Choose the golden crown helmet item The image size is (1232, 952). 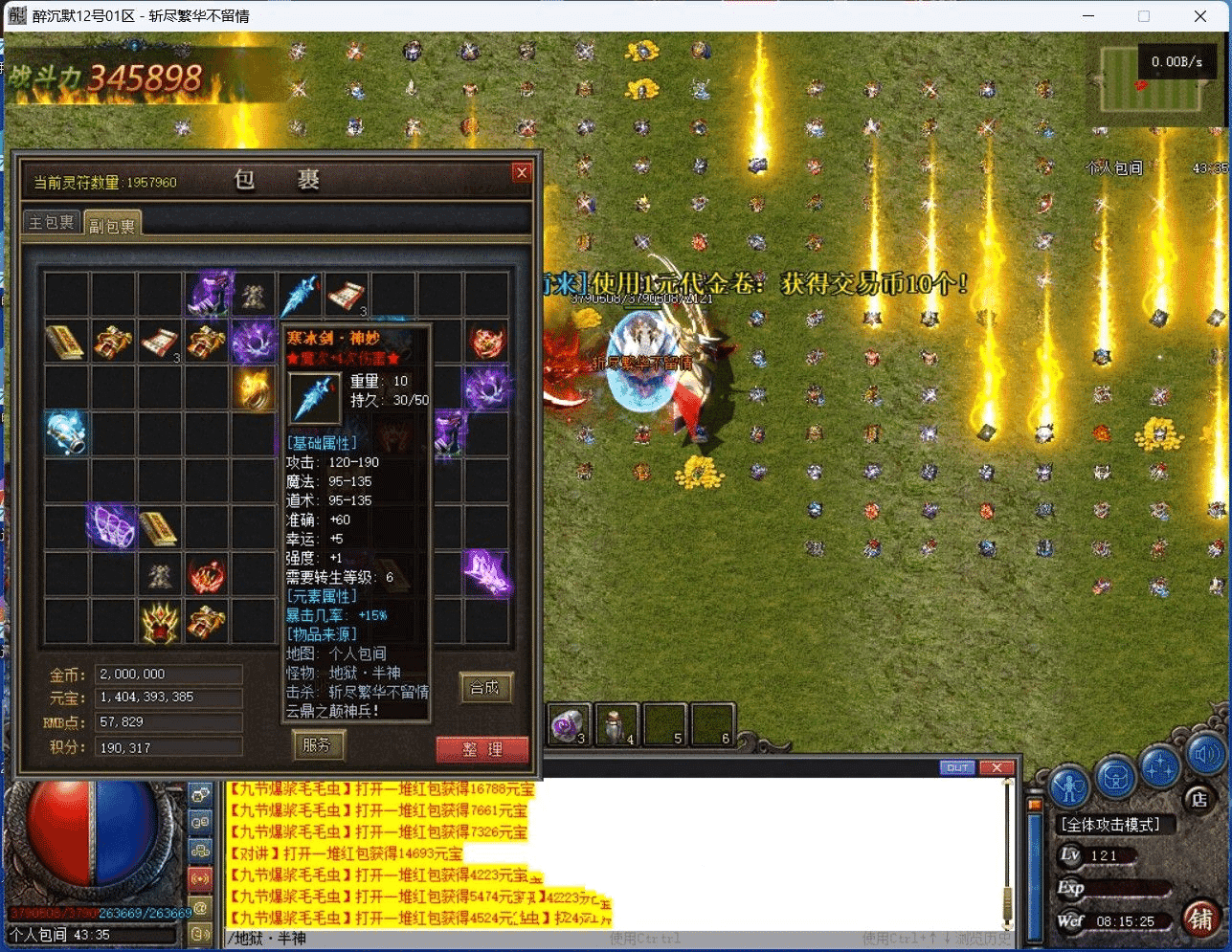point(160,622)
